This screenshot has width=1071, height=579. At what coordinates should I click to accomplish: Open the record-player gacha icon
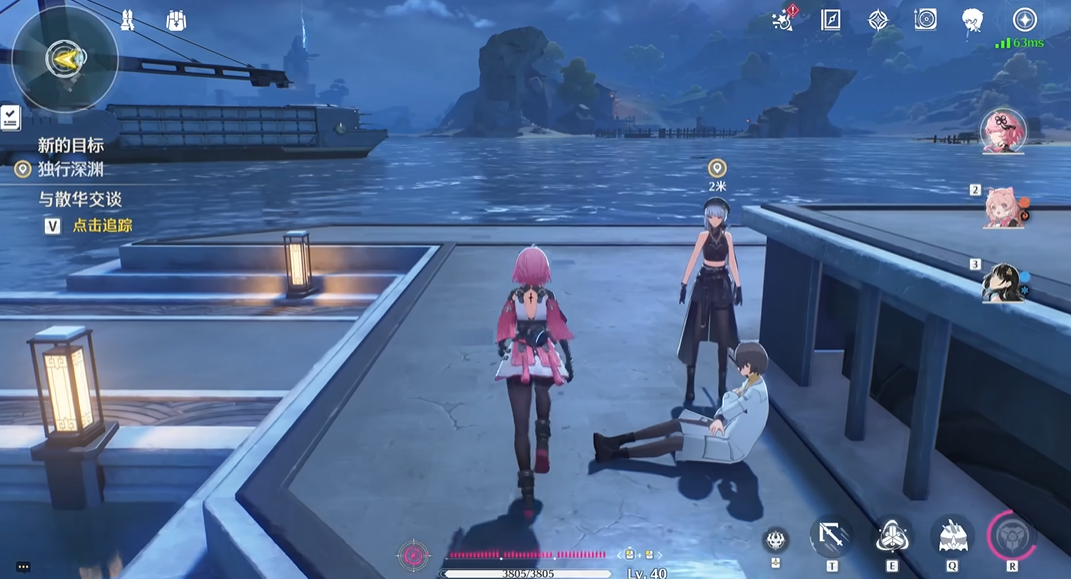[925, 20]
